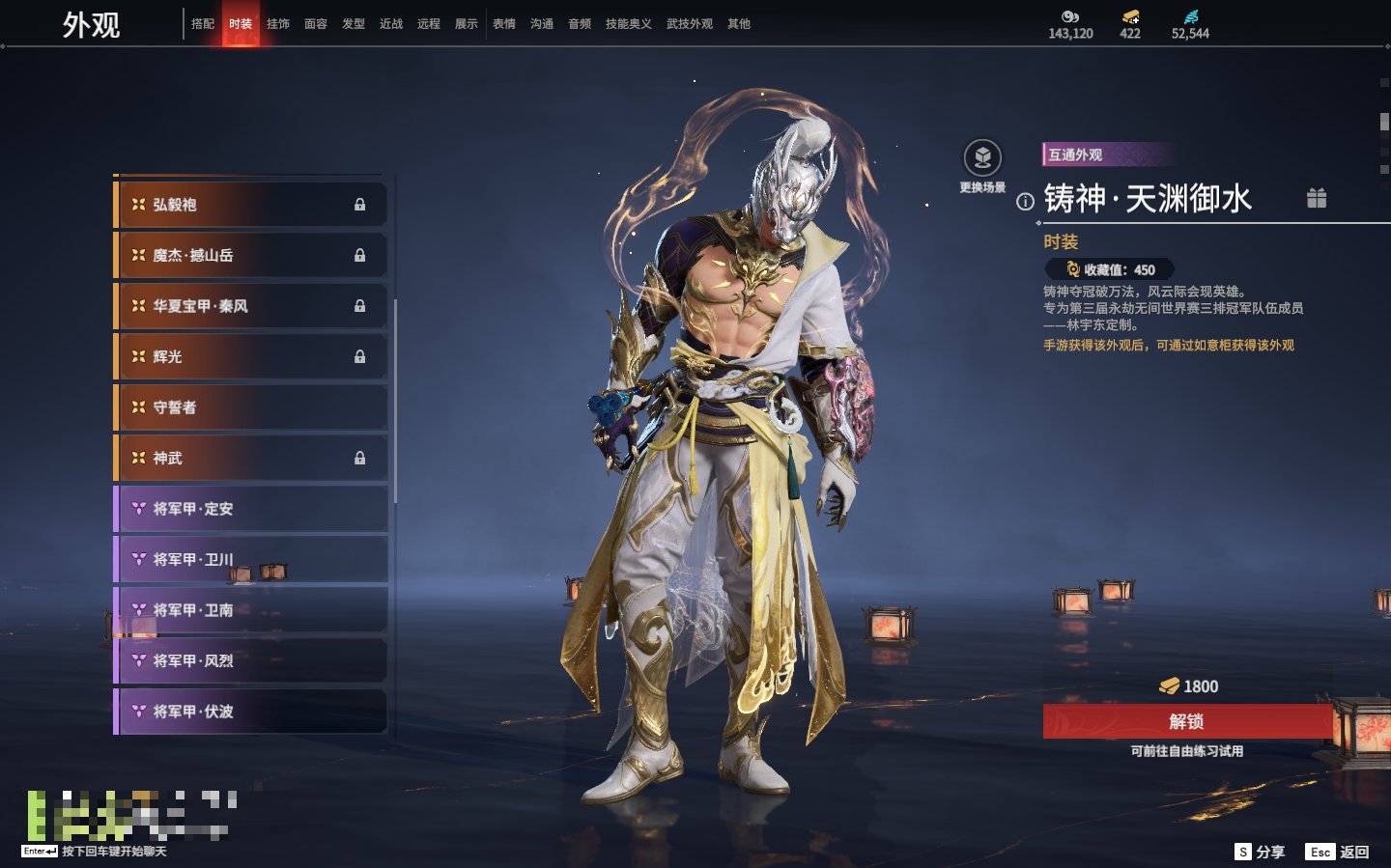Click the 解锁 unlock button

pos(1187,721)
